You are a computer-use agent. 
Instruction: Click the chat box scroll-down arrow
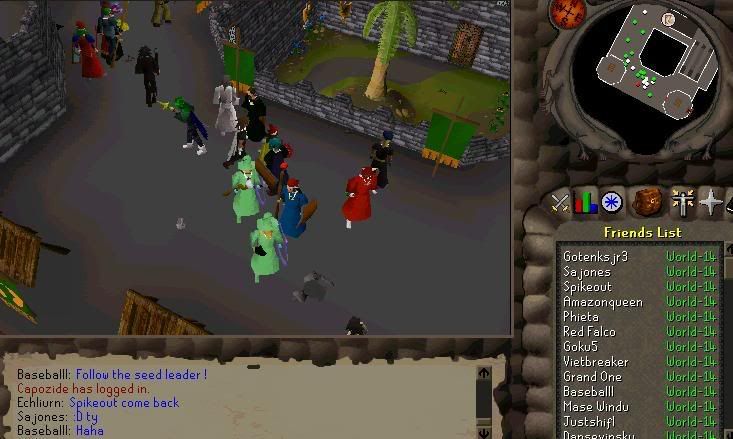click(x=484, y=433)
